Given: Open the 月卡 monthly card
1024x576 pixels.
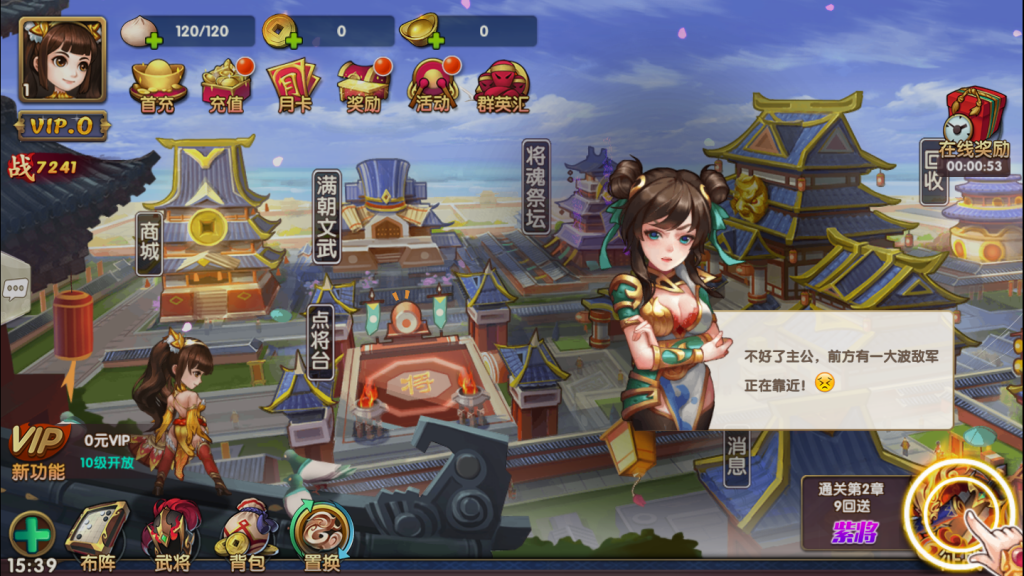Looking at the screenshot, I should (x=293, y=86).
